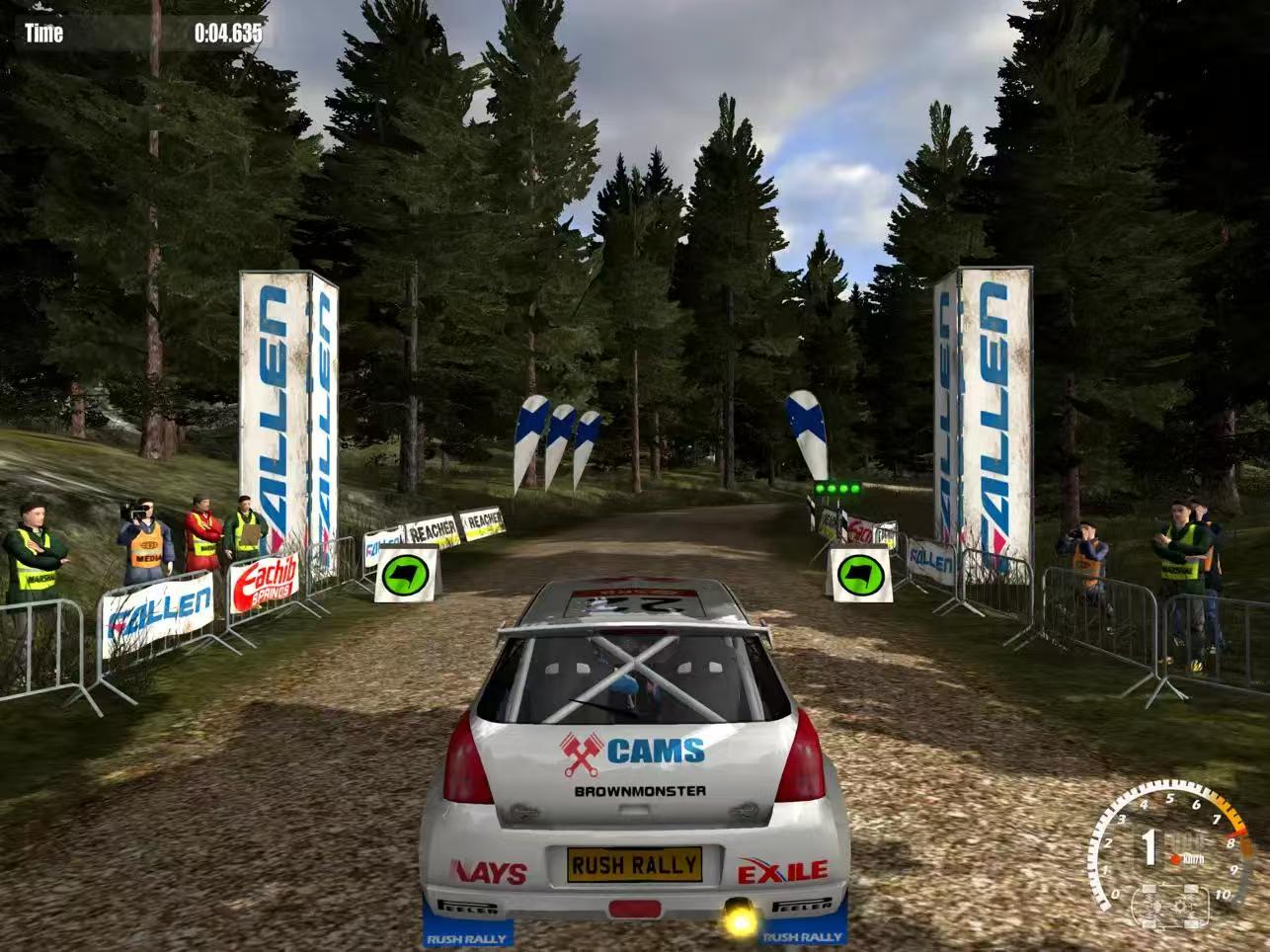The height and width of the screenshot is (952, 1270).
Task: Click the RUSH RALLY license plate
Action: click(x=634, y=866)
